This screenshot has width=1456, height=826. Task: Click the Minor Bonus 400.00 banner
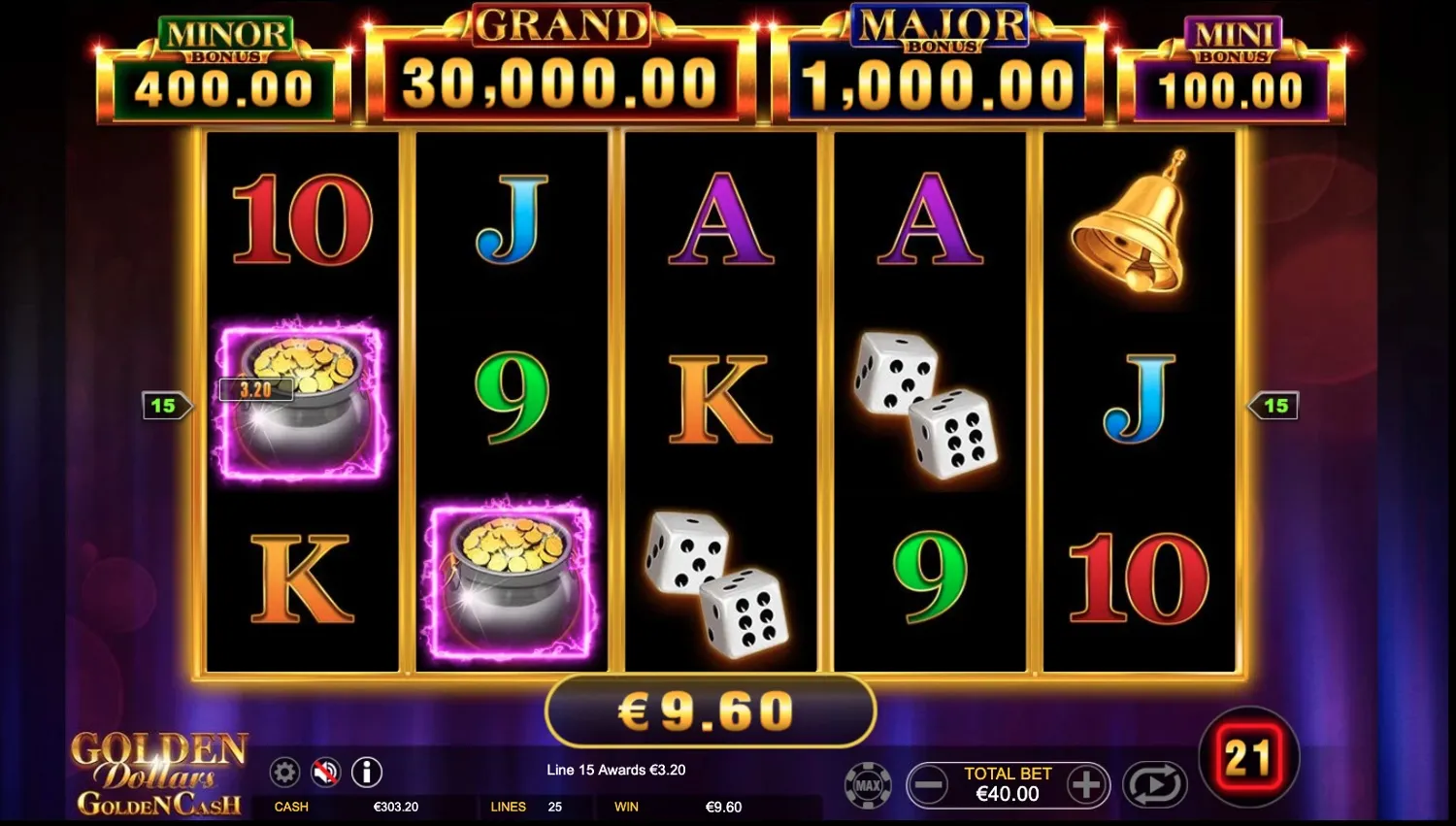click(225, 68)
